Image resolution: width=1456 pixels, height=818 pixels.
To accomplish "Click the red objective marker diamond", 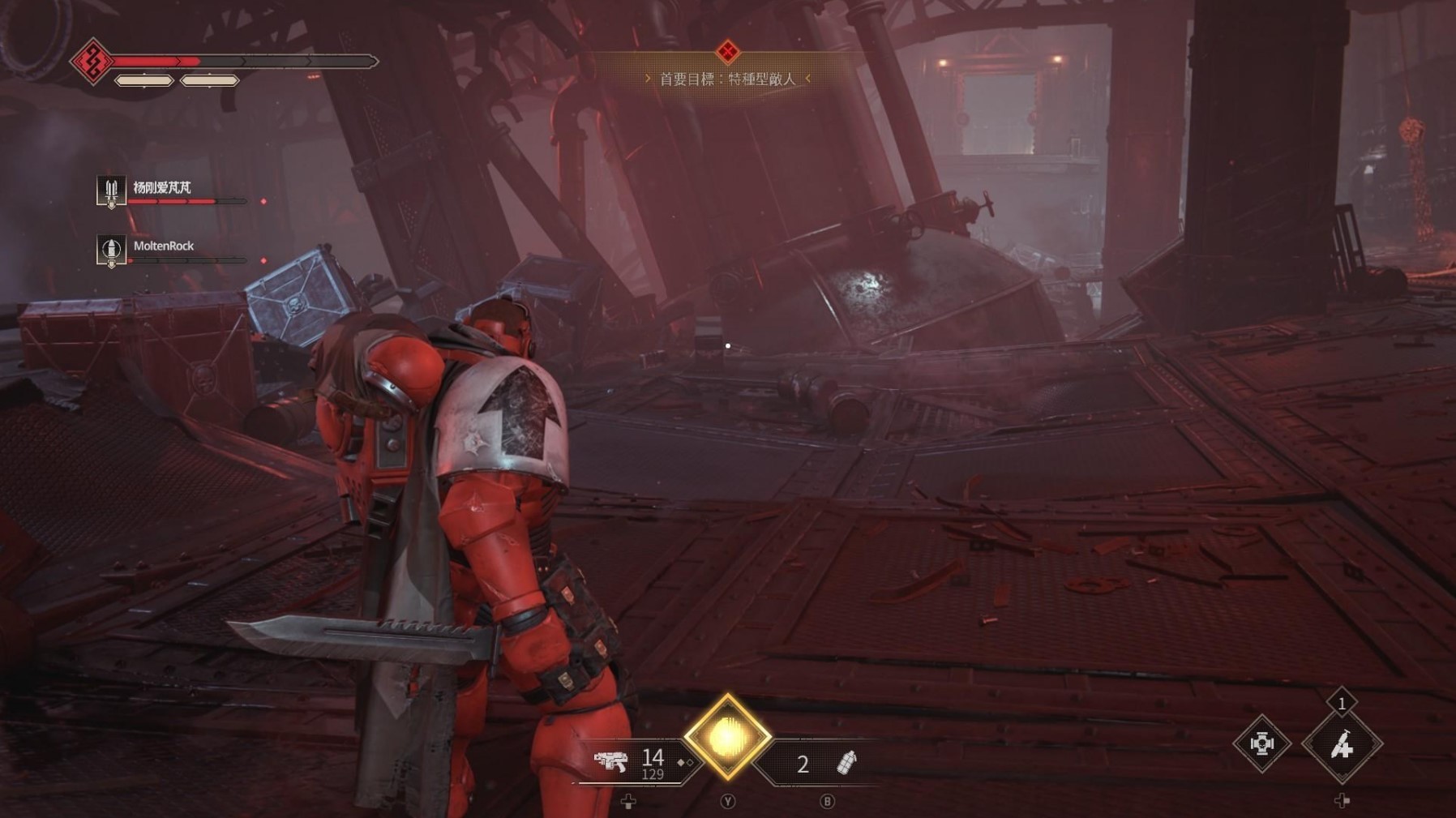I will point(727,52).
